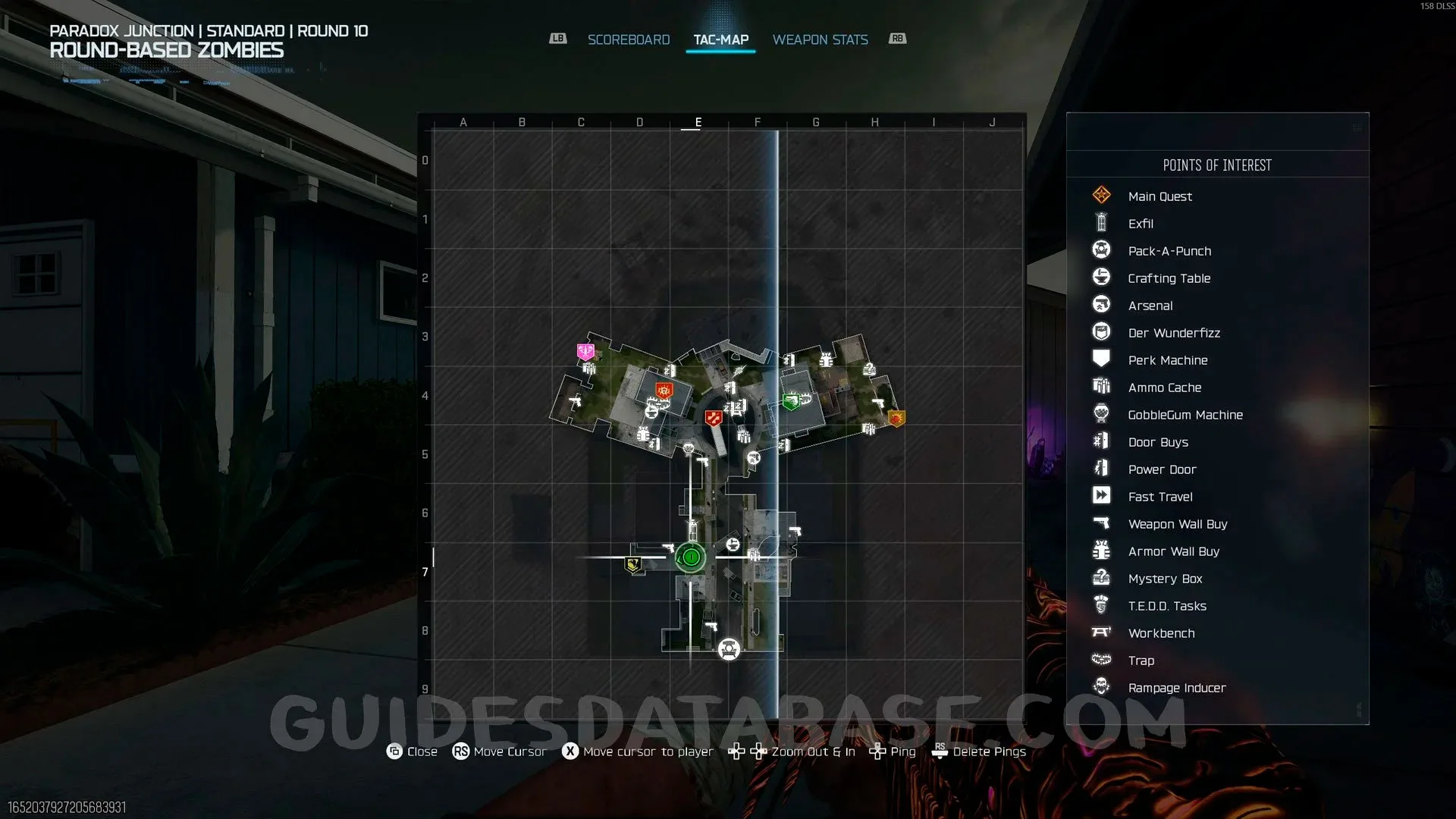Choose Arsenal in points of interest
The height and width of the screenshot is (819, 1456).
1150,306
